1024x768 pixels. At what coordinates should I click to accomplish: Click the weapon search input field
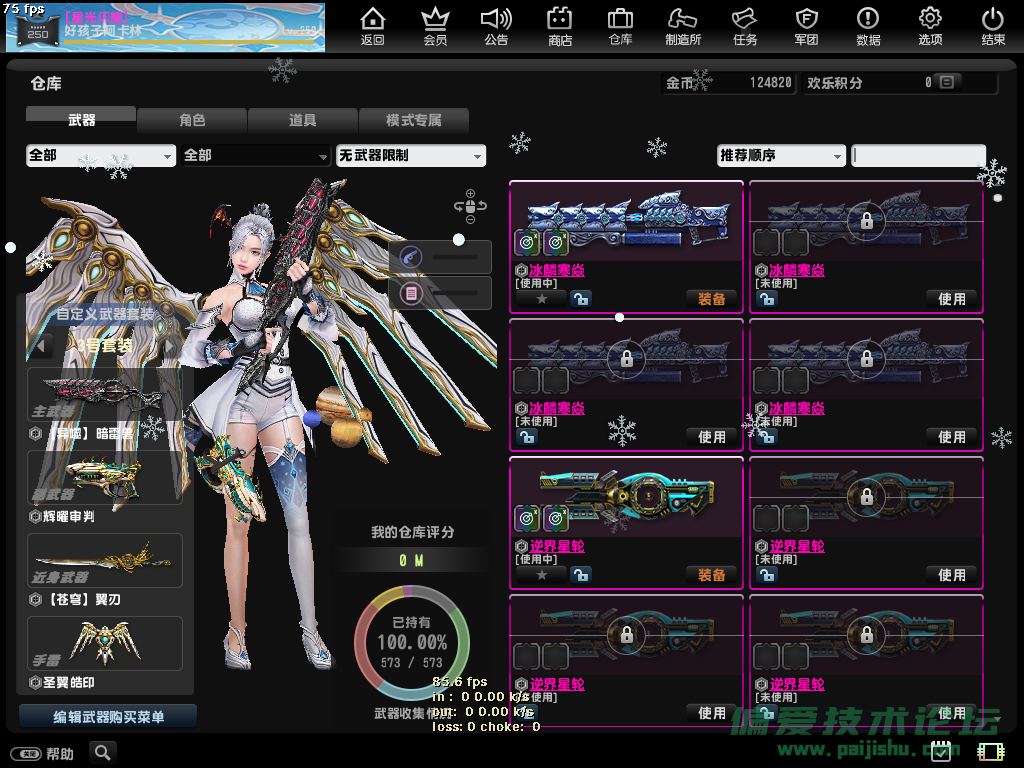click(918, 156)
